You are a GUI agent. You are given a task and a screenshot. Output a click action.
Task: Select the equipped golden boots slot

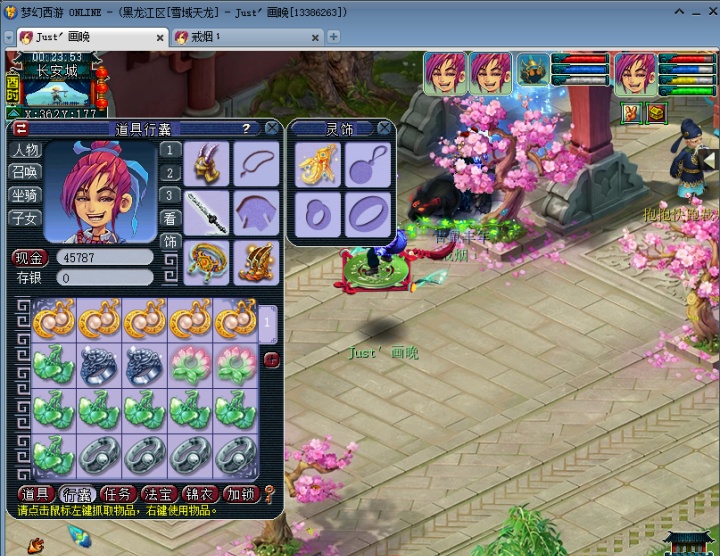pyautogui.click(x=257, y=262)
